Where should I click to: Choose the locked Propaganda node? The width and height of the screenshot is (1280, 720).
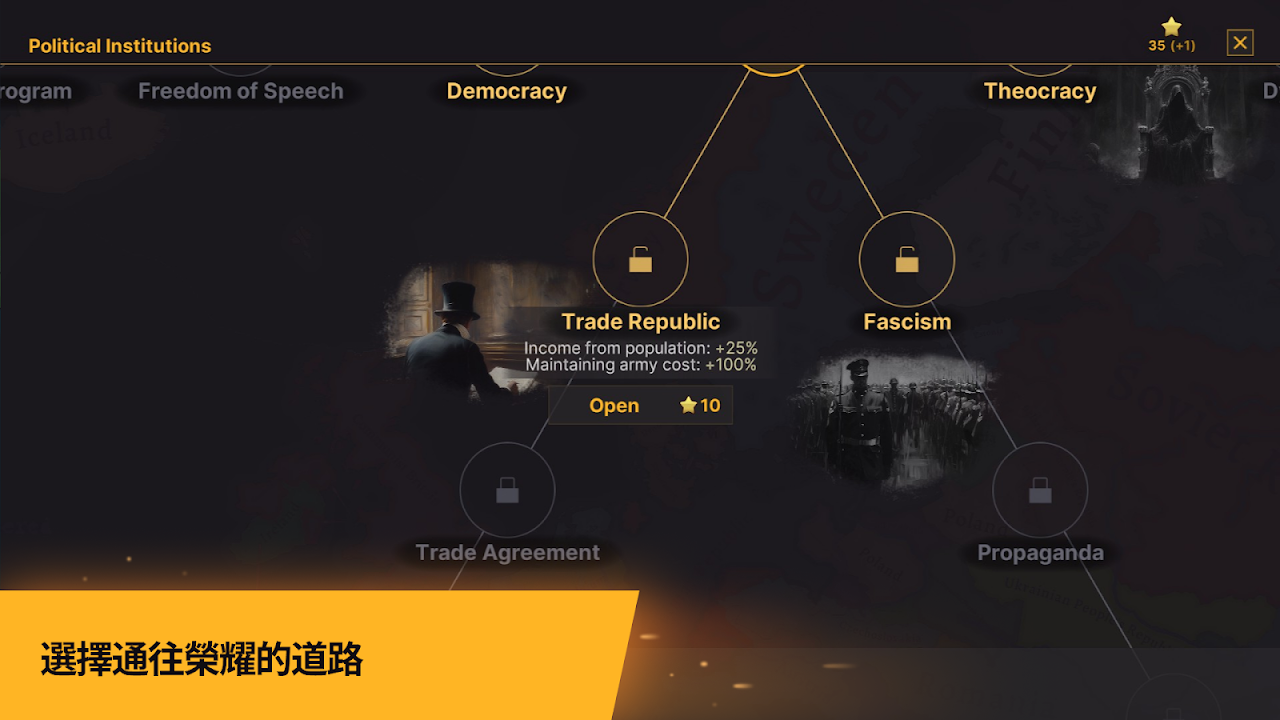pyautogui.click(x=1040, y=490)
